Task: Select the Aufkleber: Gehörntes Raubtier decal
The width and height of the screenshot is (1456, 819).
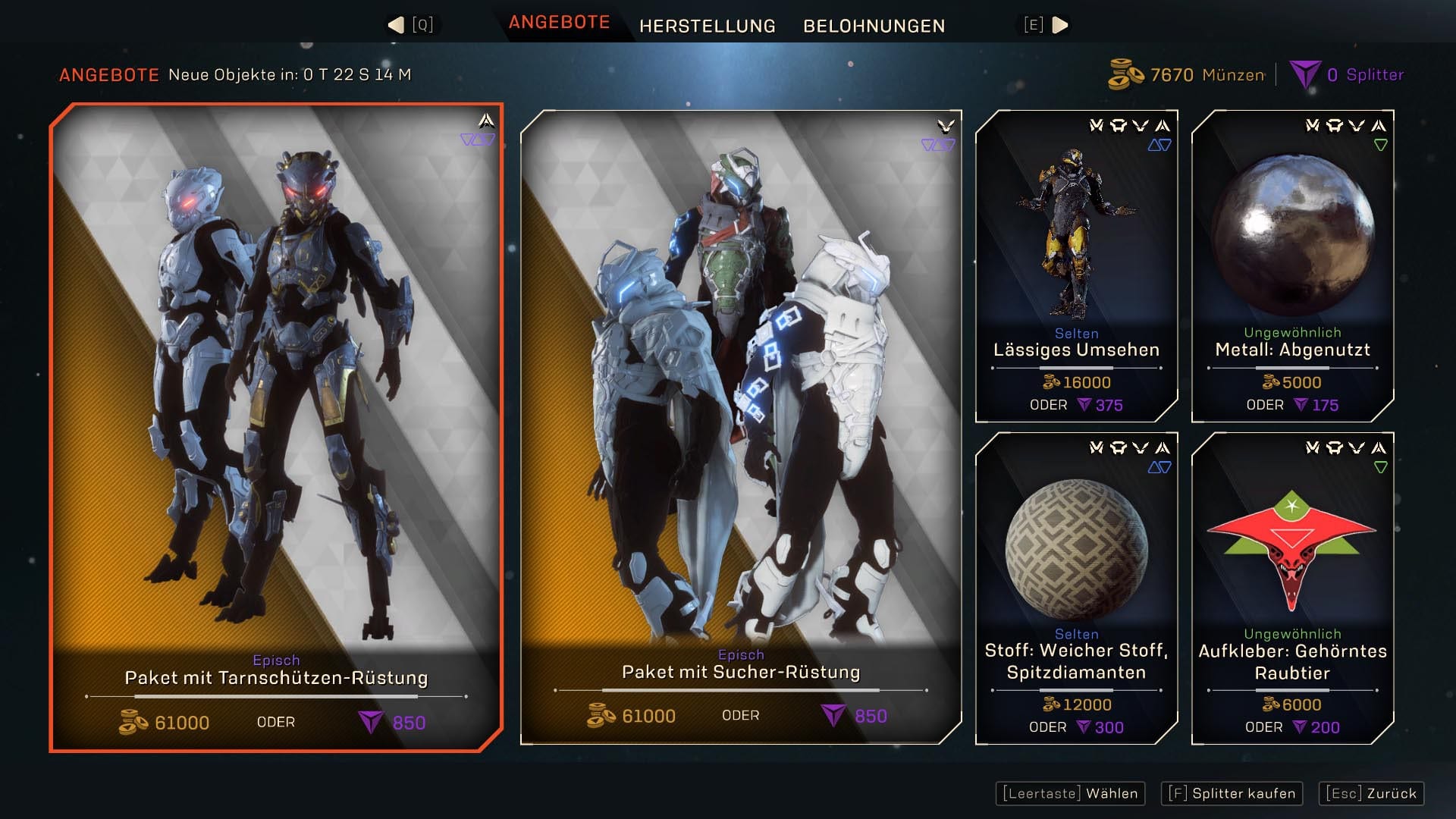Action: point(1292,588)
